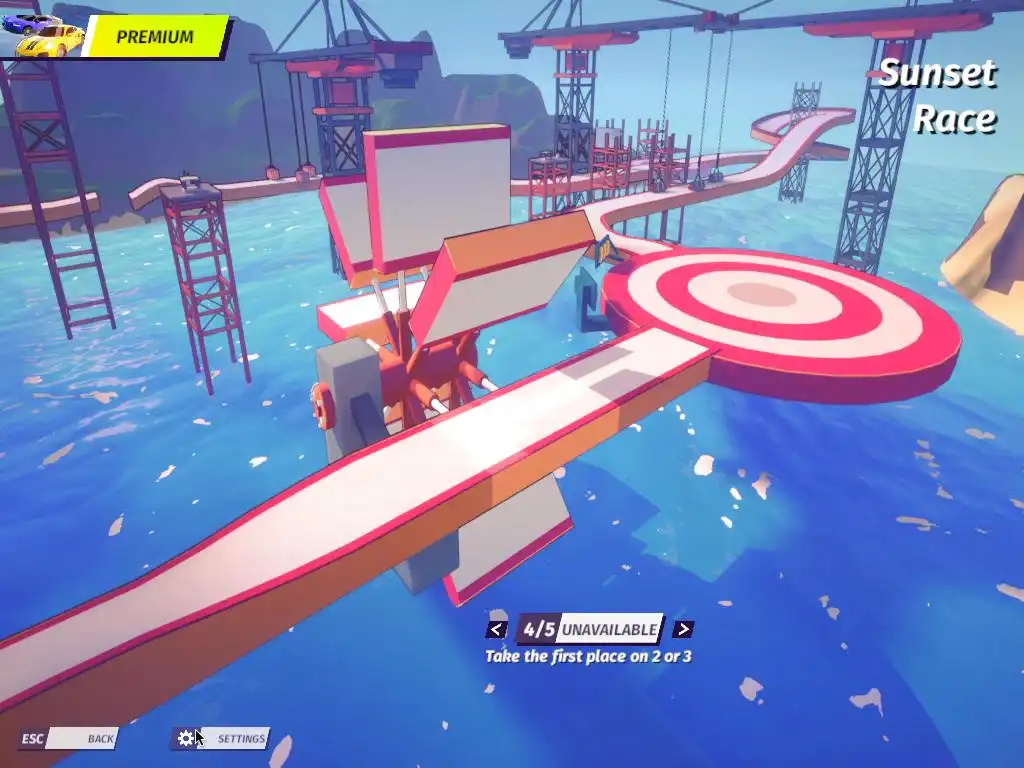Open the Premium cars offer
Viewport: 1024px width, 768px height.
pyautogui.click(x=154, y=37)
